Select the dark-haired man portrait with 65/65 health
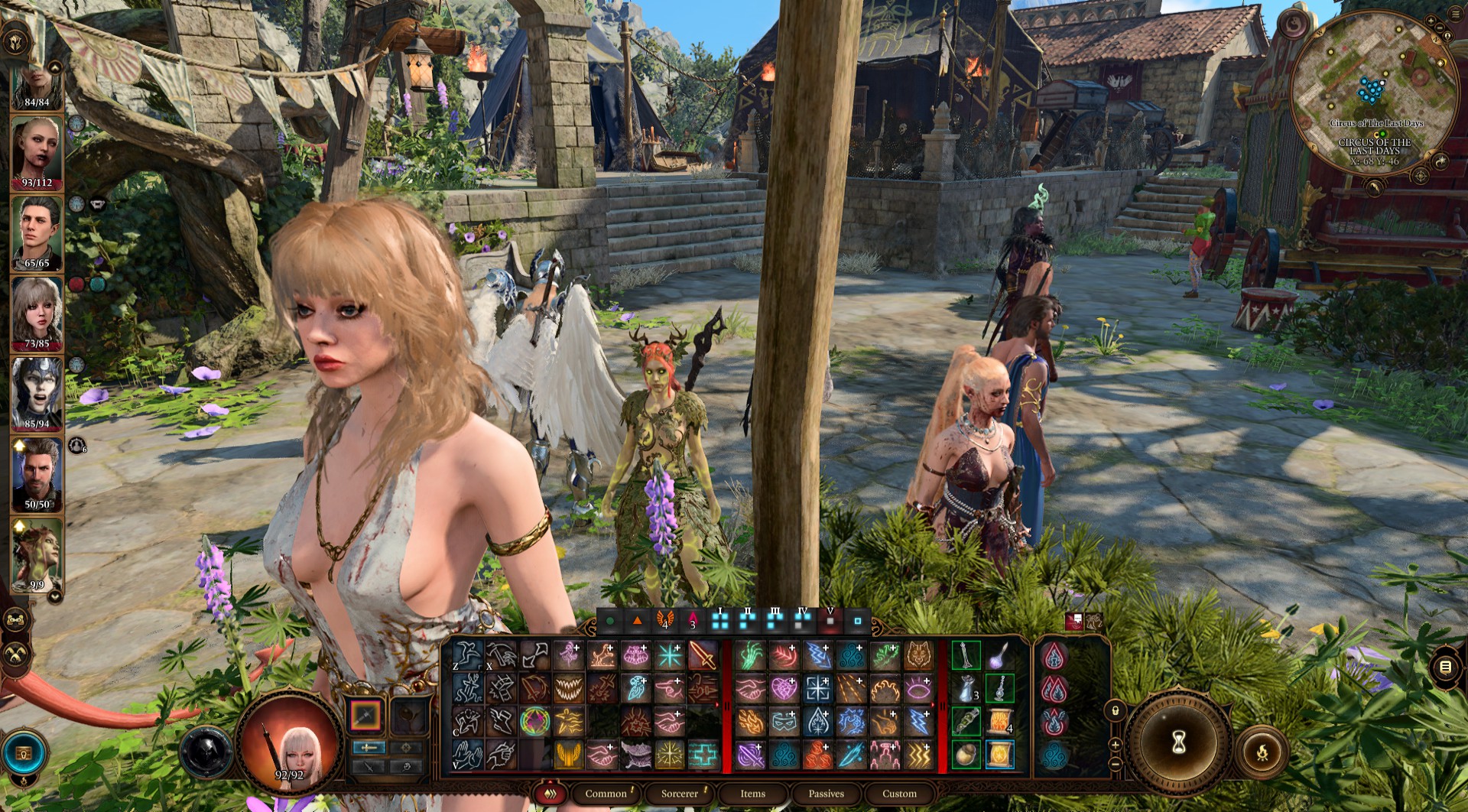Image resolution: width=1468 pixels, height=812 pixels. [x=37, y=232]
